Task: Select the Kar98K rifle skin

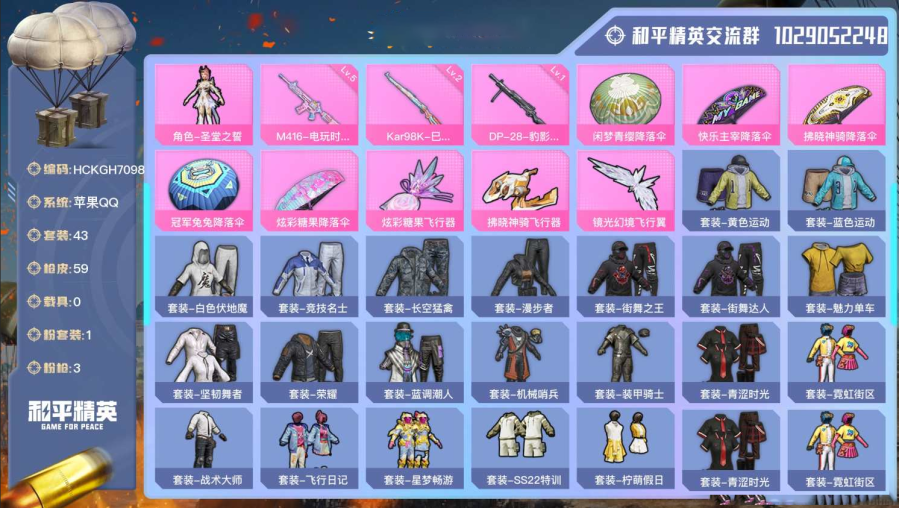Action: (414, 103)
